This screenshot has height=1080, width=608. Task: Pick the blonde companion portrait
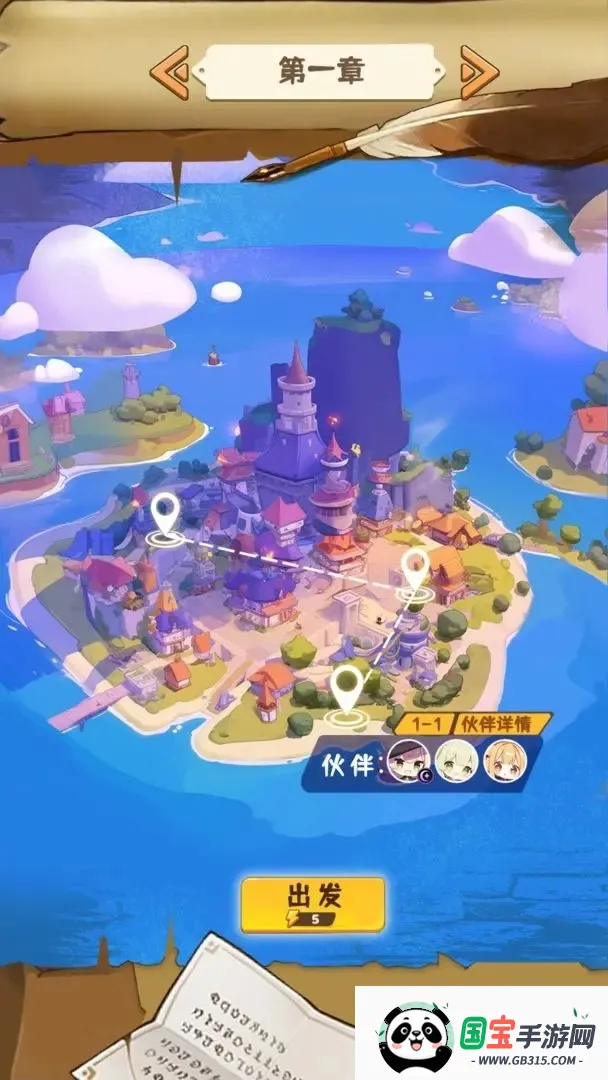pos(503,762)
